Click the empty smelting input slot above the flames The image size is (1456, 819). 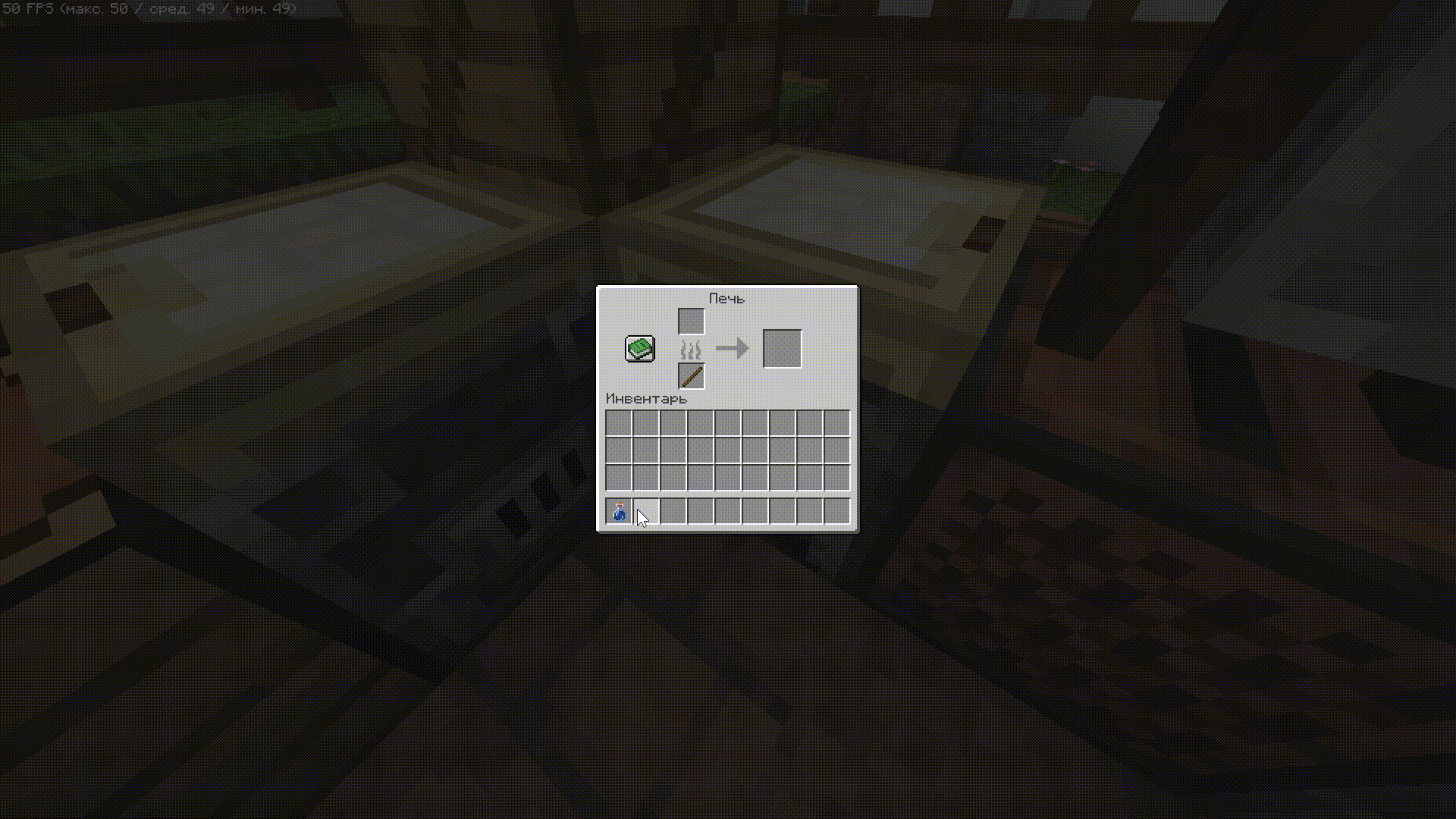[691, 322]
